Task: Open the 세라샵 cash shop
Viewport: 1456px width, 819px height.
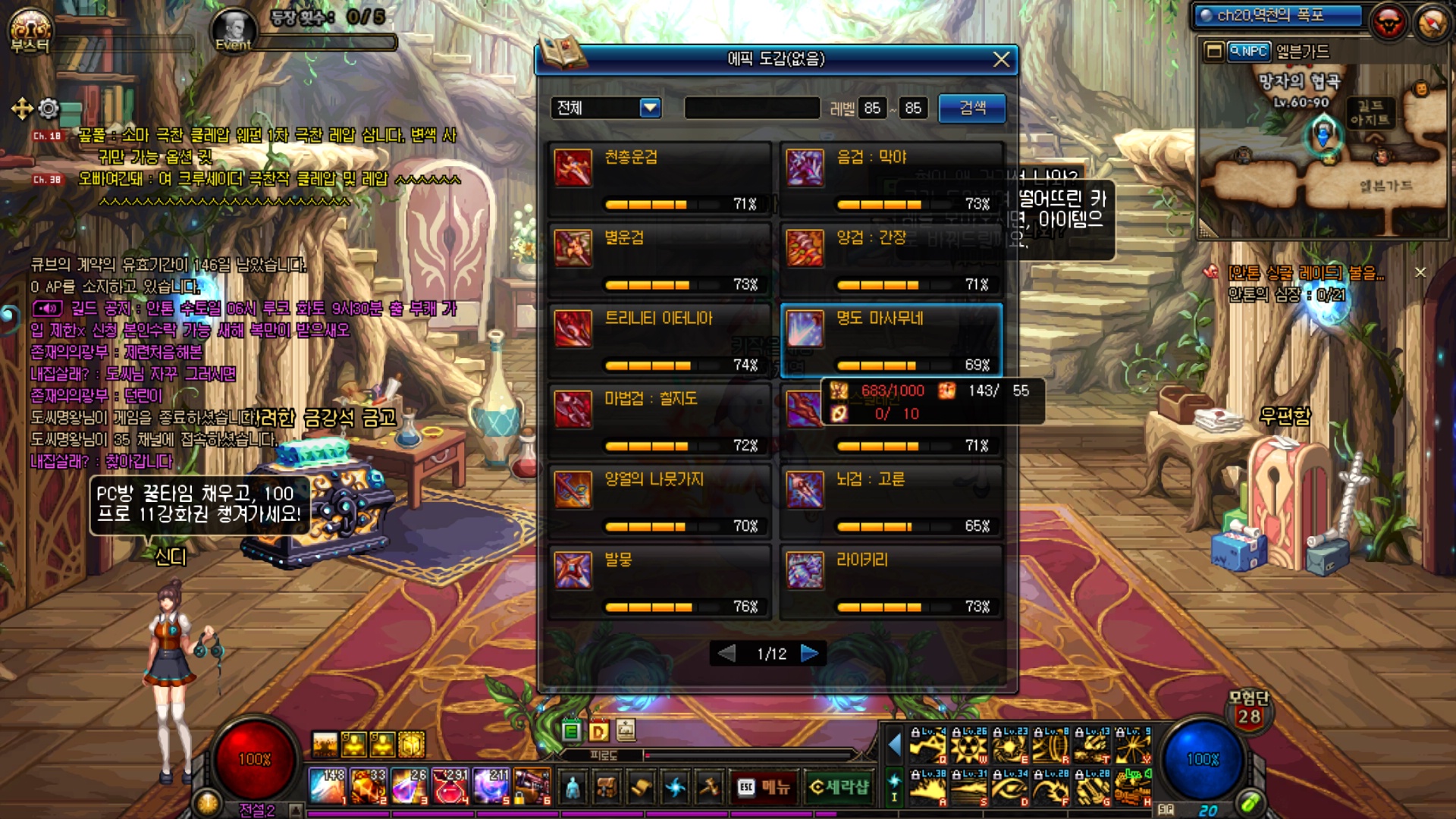Action: pyautogui.click(x=839, y=787)
